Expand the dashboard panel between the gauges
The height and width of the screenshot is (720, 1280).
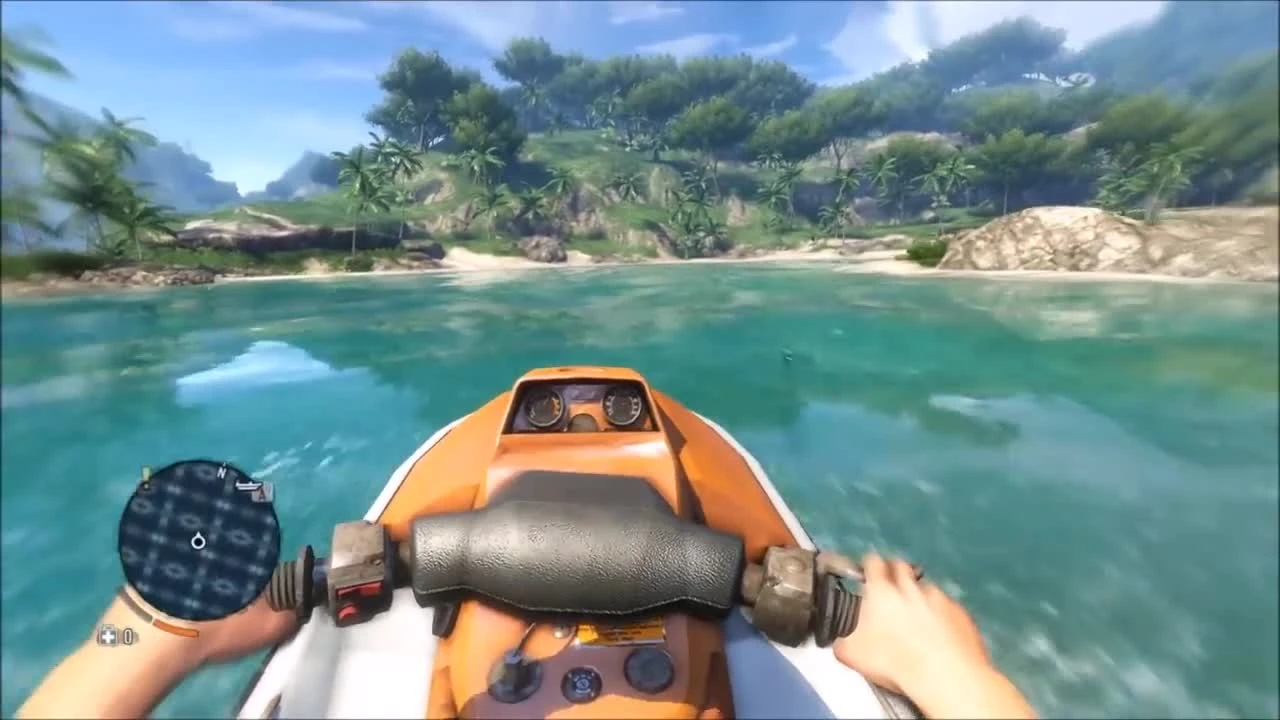click(583, 397)
